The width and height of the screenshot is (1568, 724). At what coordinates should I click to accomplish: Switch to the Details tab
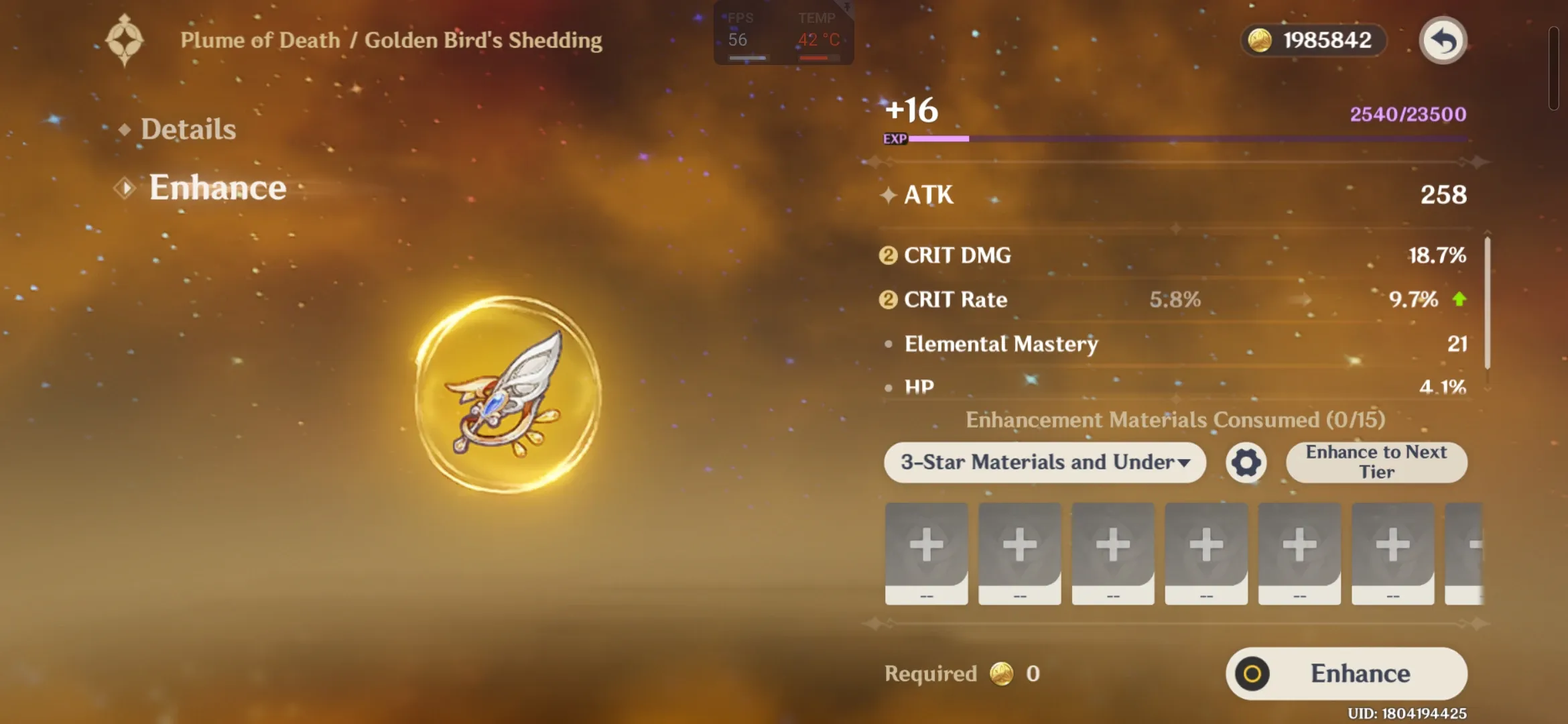188,128
